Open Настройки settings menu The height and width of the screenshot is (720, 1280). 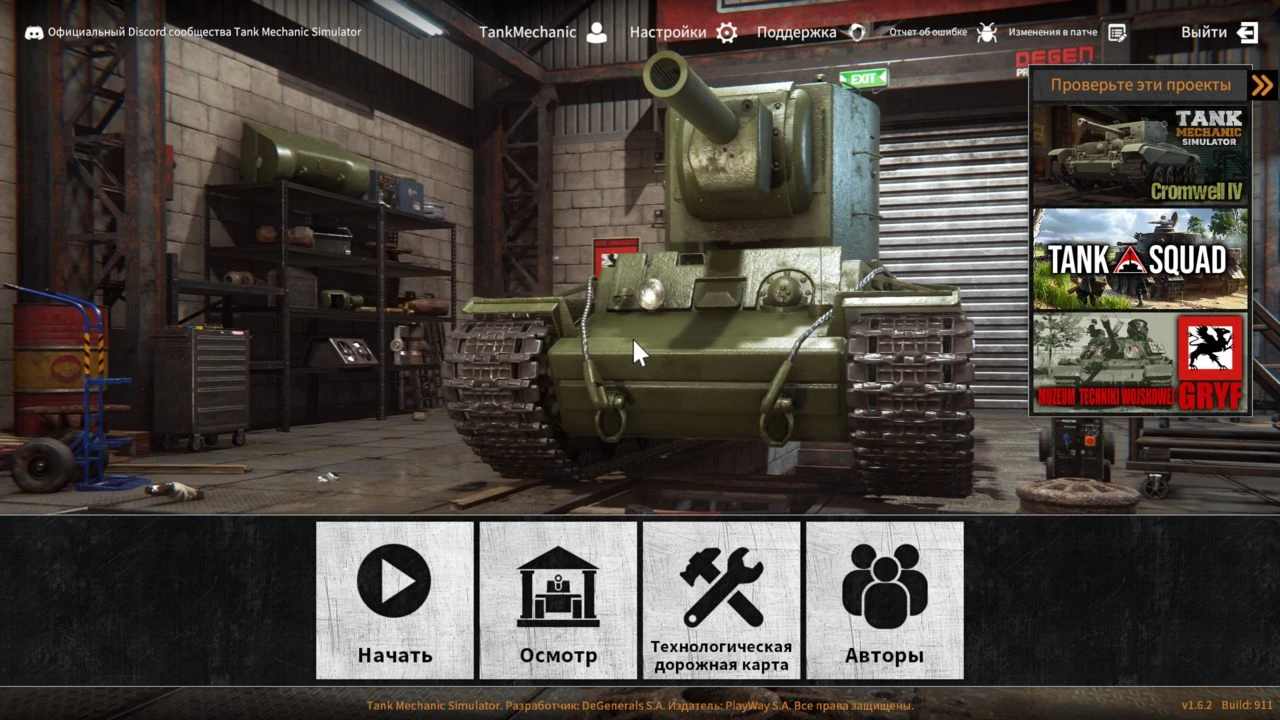coord(683,32)
